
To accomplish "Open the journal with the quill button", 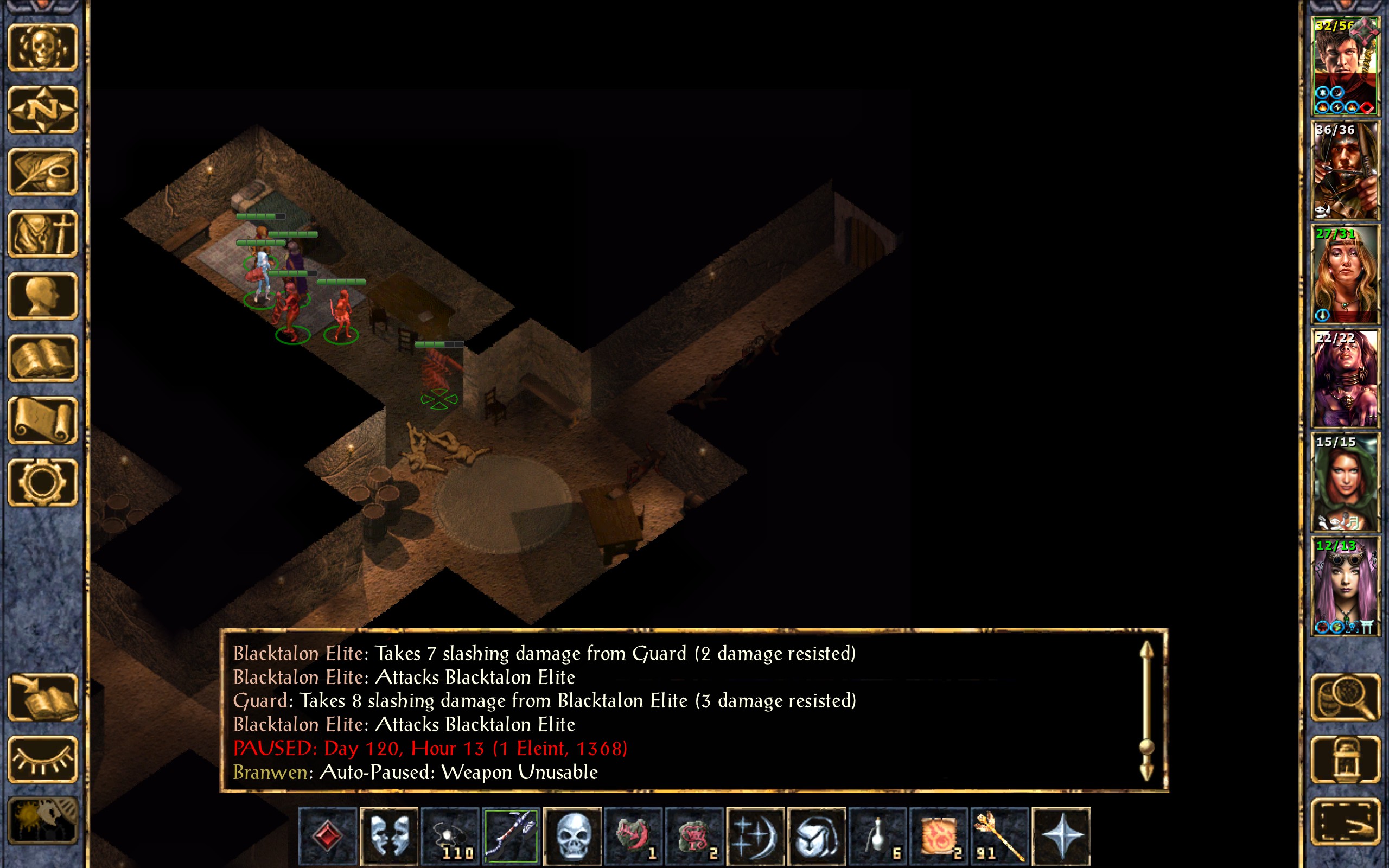I will tap(42, 171).
